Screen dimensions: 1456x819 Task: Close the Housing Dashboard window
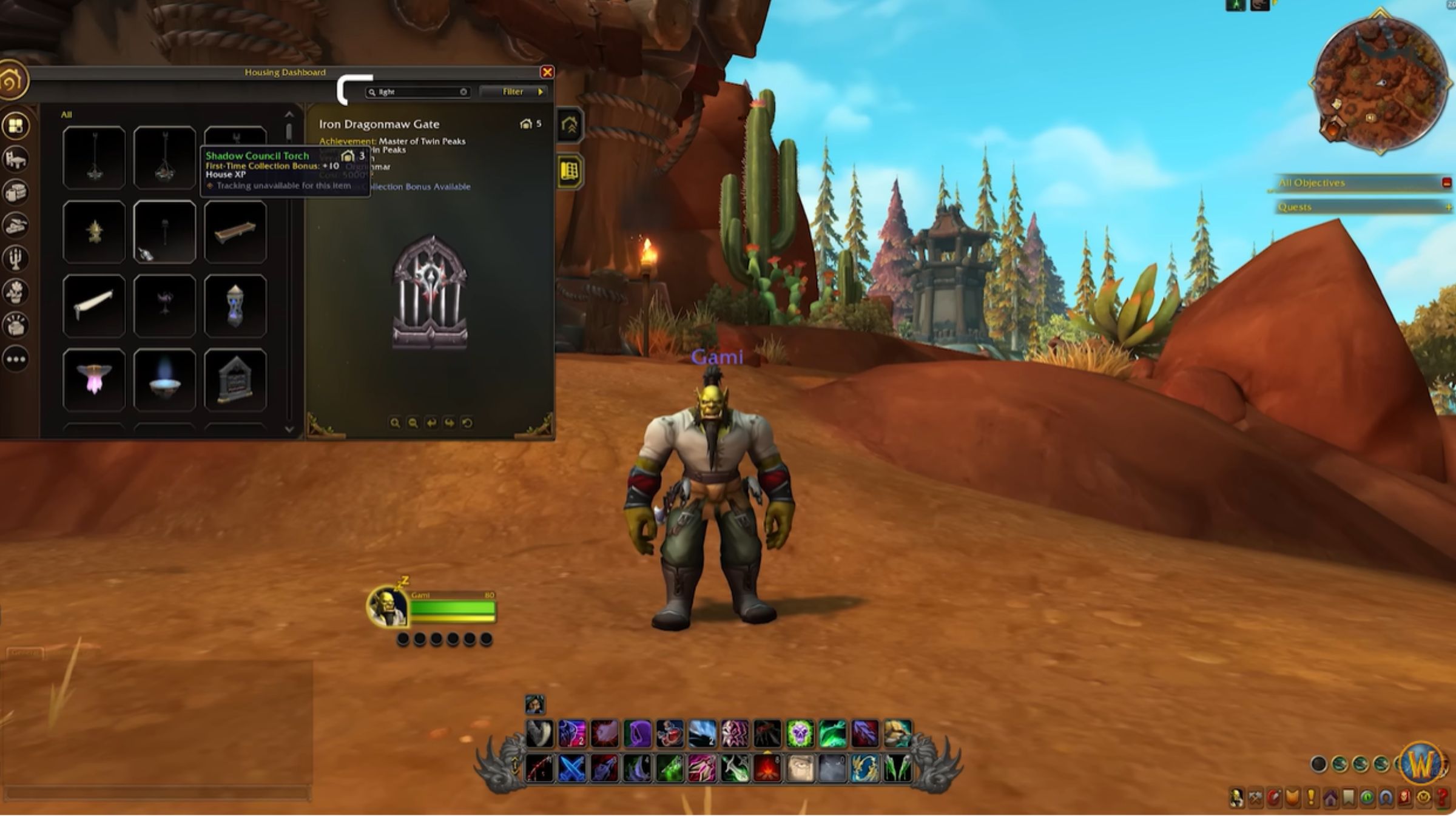tap(547, 72)
